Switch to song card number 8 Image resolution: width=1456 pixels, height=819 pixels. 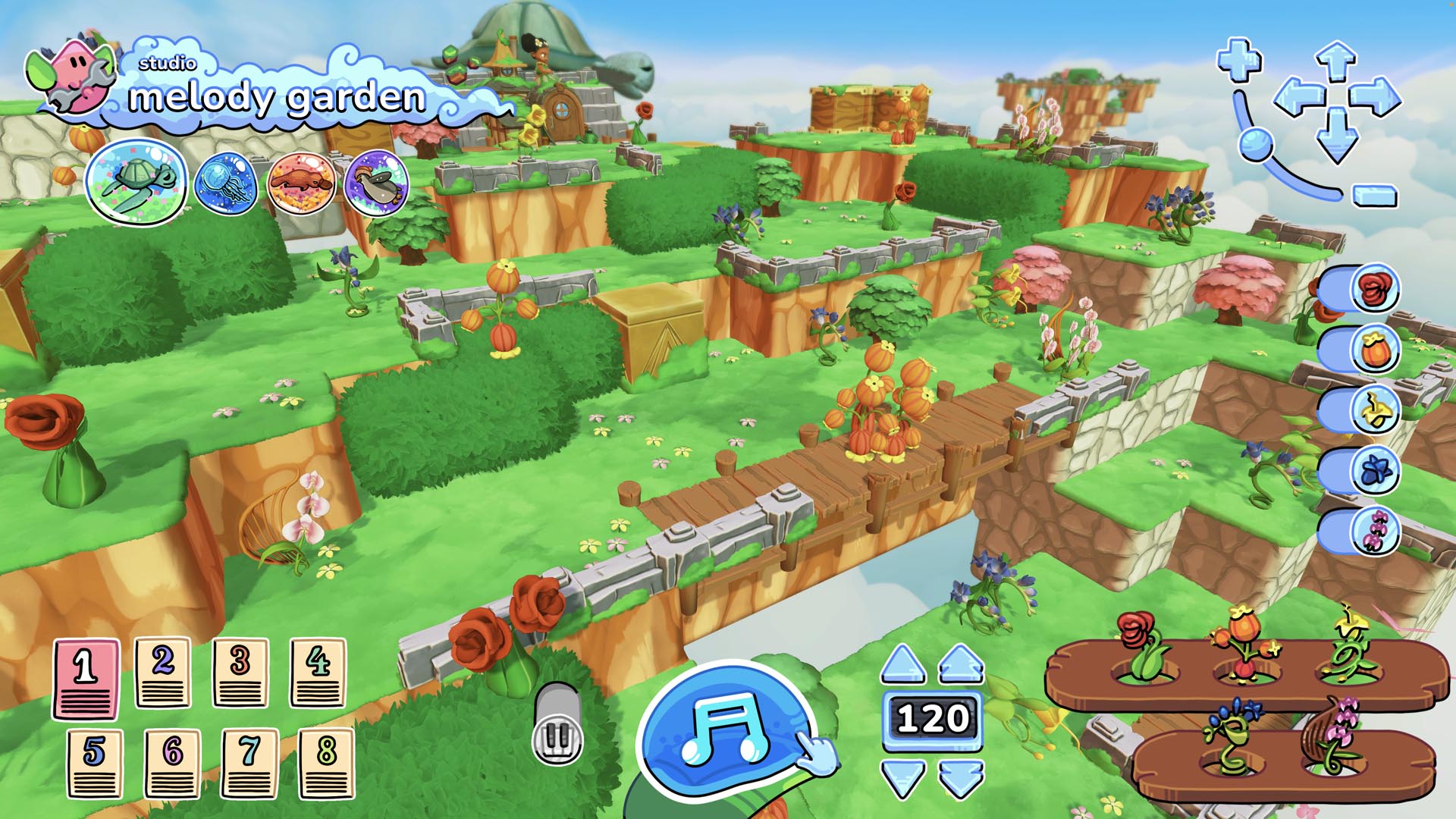point(326,763)
